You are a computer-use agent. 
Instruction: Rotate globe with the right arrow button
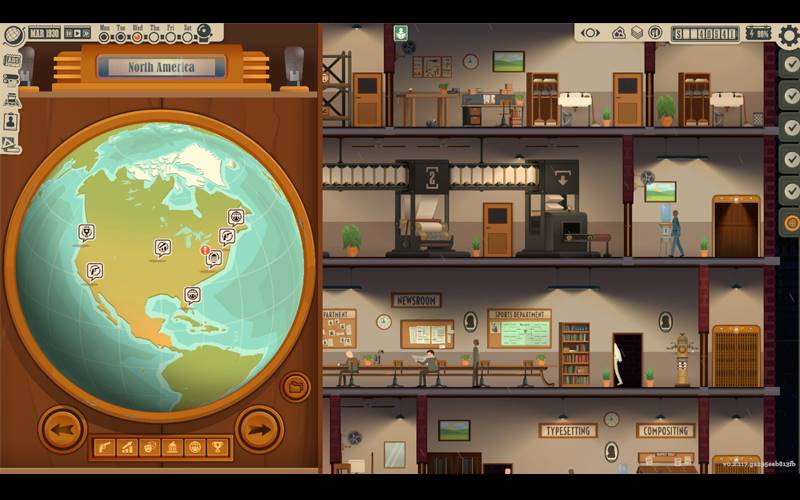click(258, 429)
